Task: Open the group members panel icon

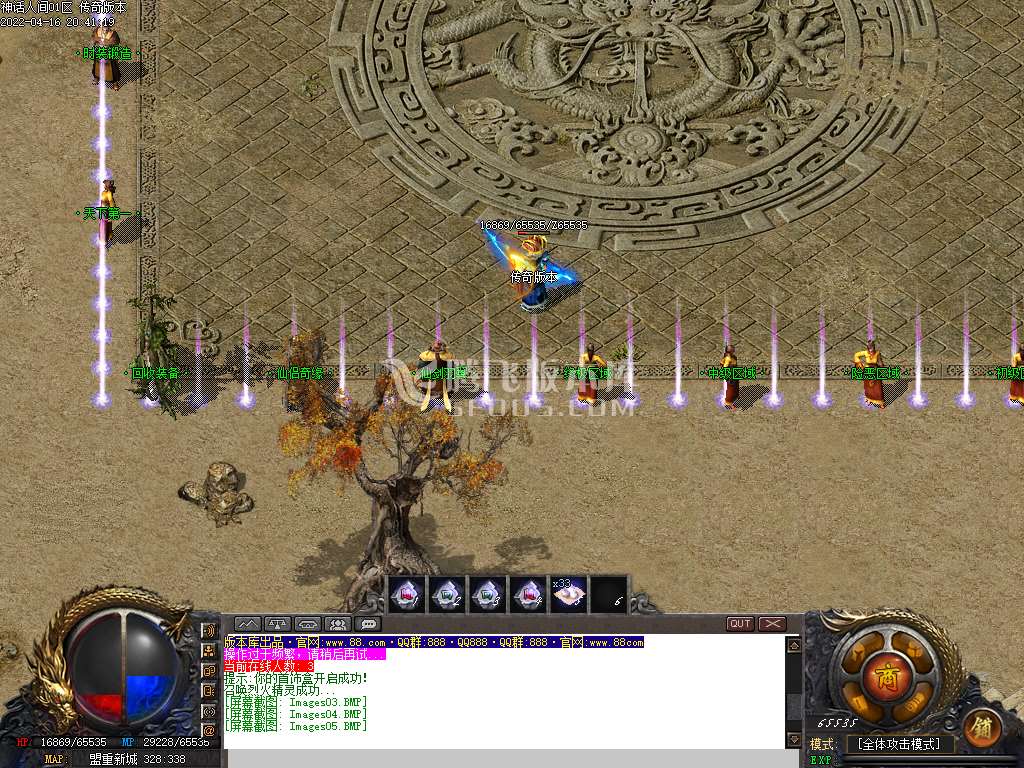Action: pyautogui.click(x=338, y=625)
